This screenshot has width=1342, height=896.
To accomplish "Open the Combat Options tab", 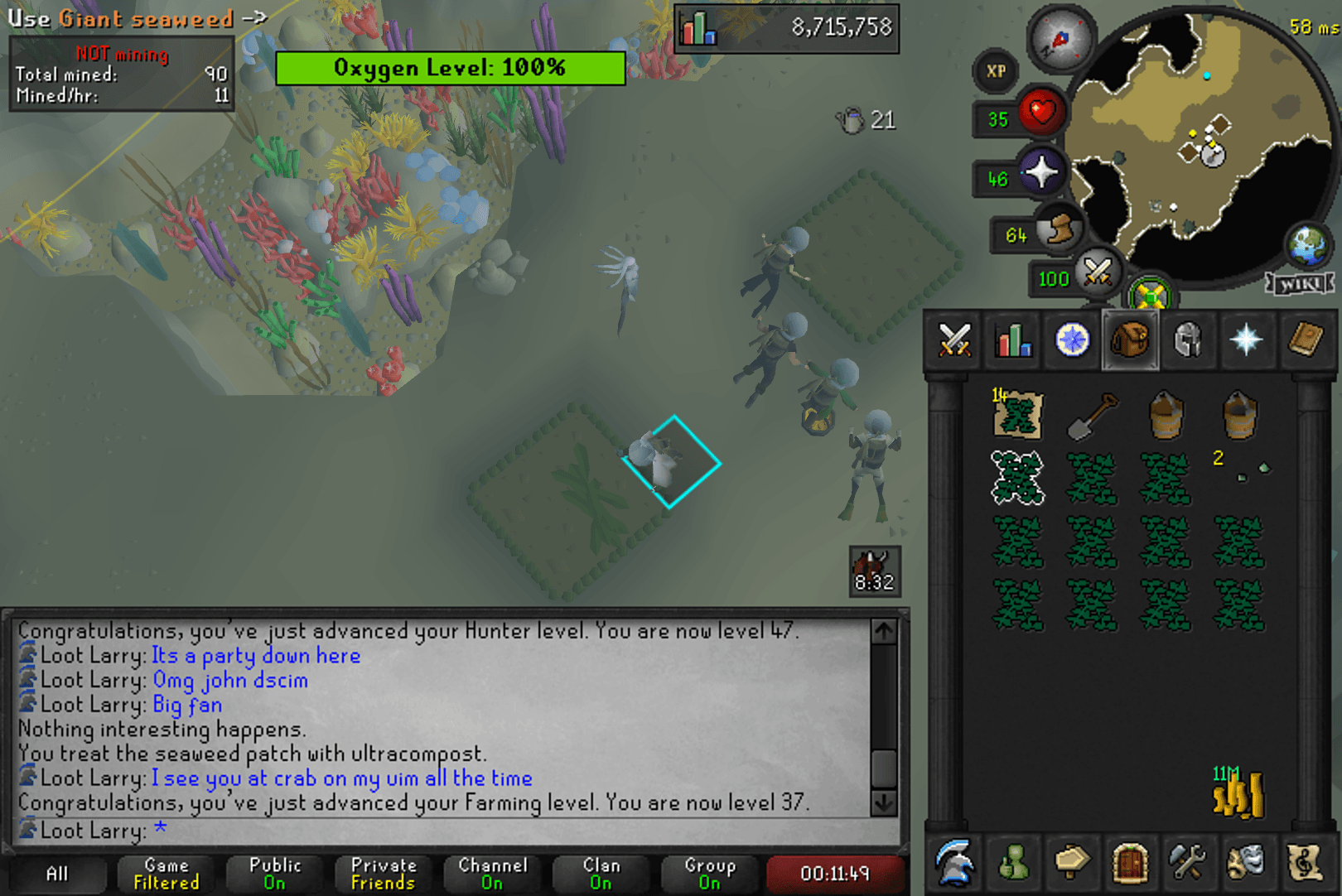I will coord(954,340).
